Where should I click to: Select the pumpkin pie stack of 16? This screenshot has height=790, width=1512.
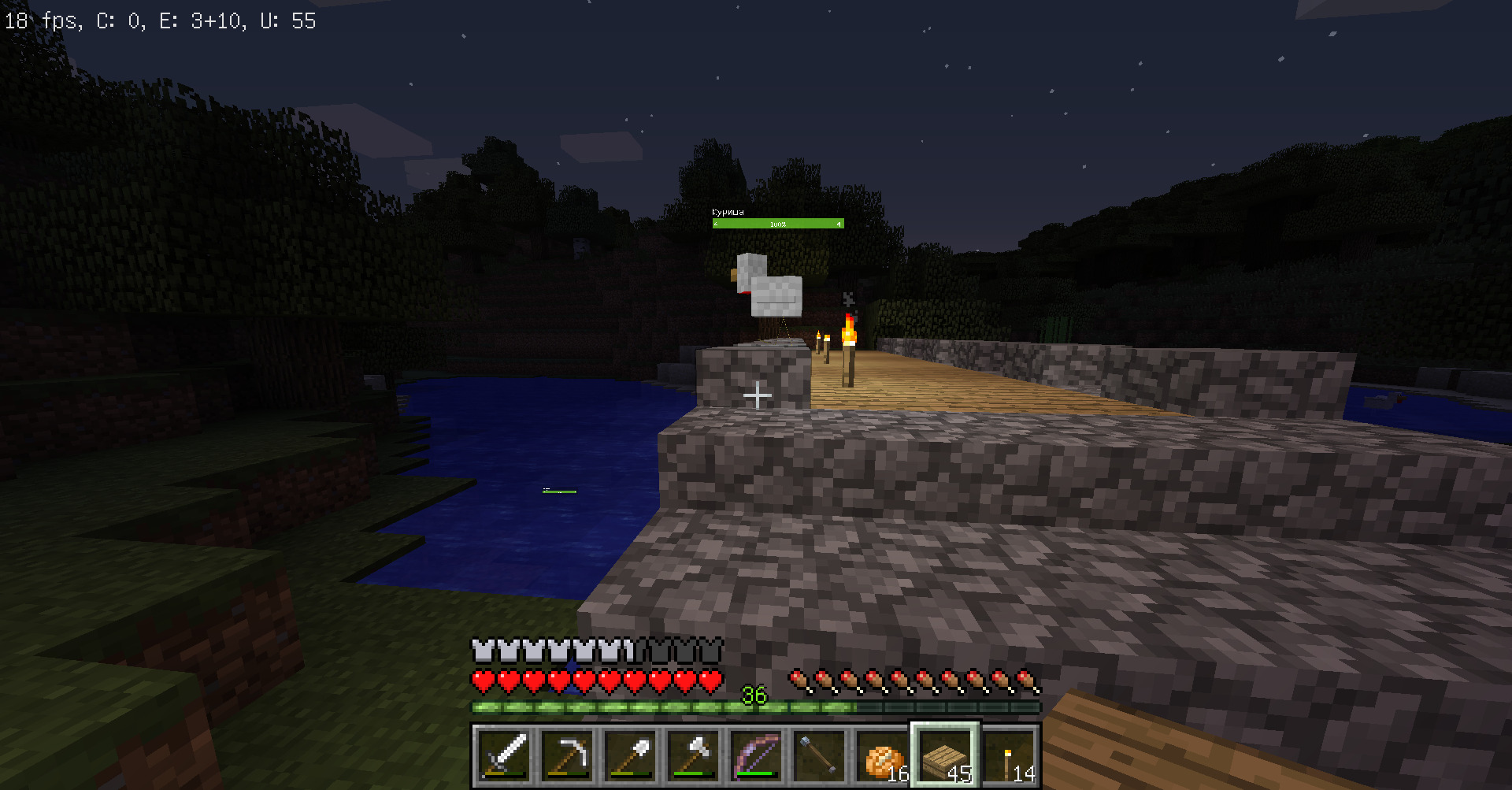point(883,756)
